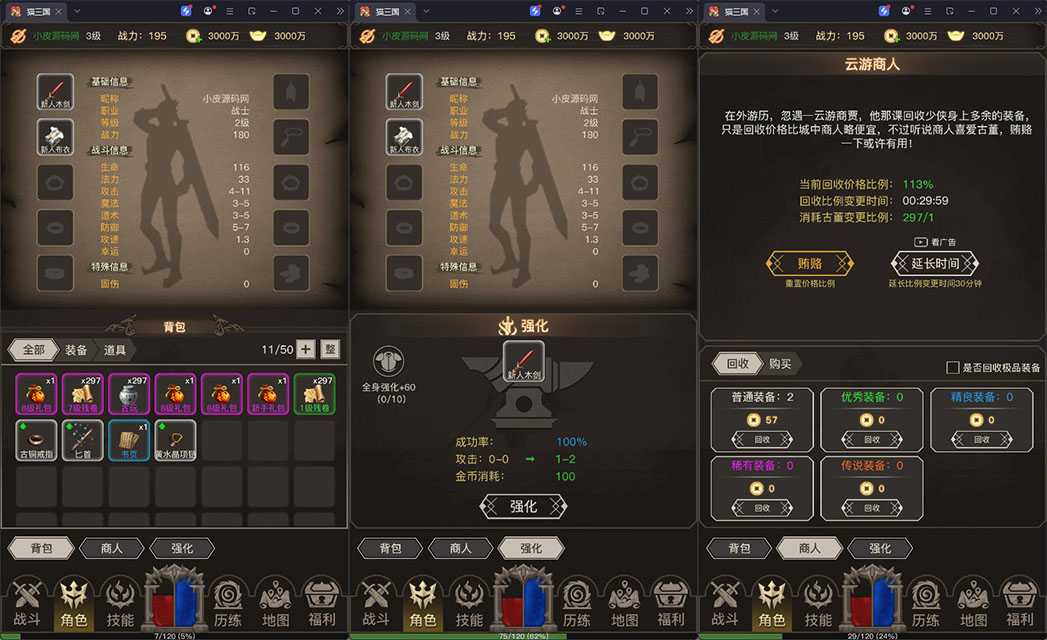Open the 新手礼包 gift bag
Screen dimensions: 1047x640
click(269, 394)
